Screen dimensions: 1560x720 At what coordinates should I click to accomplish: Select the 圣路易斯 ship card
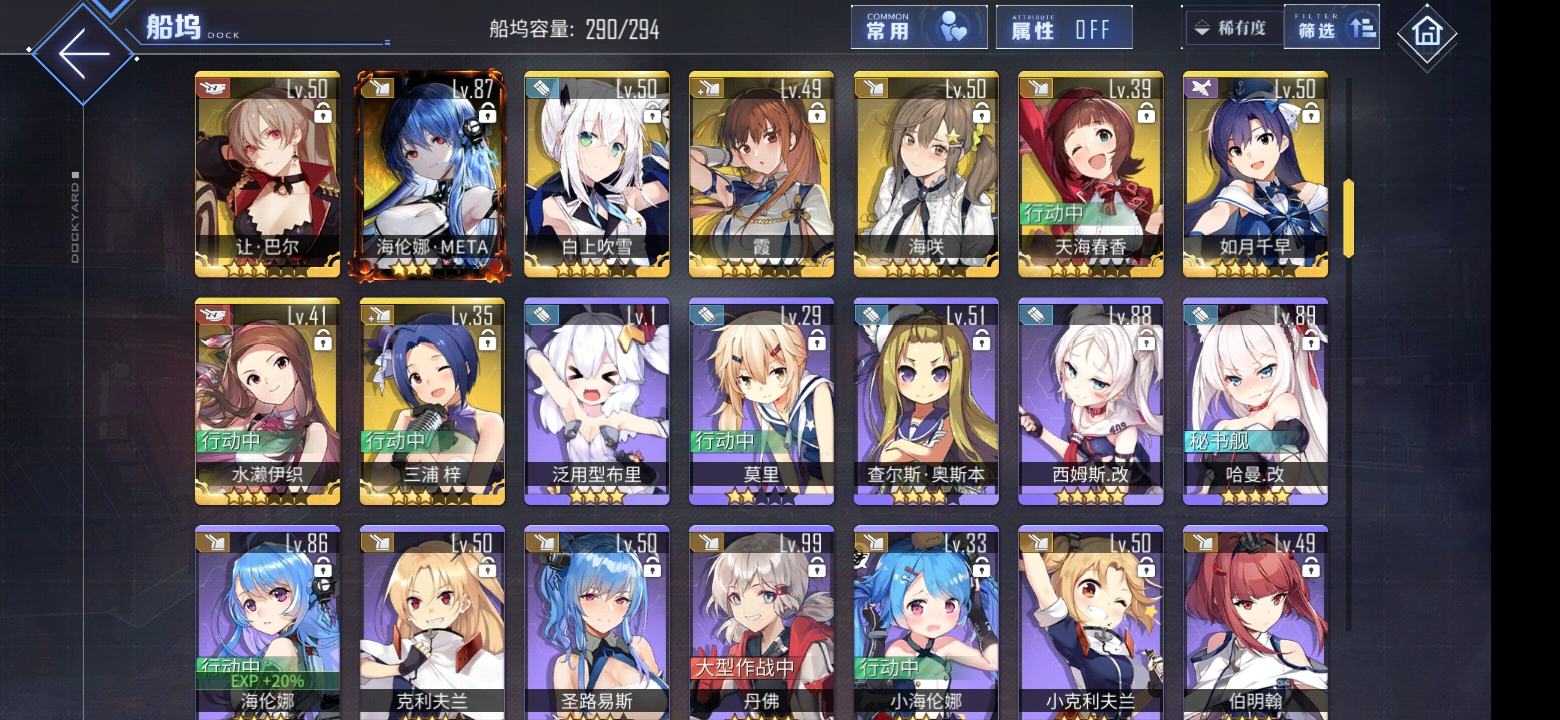click(597, 622)
